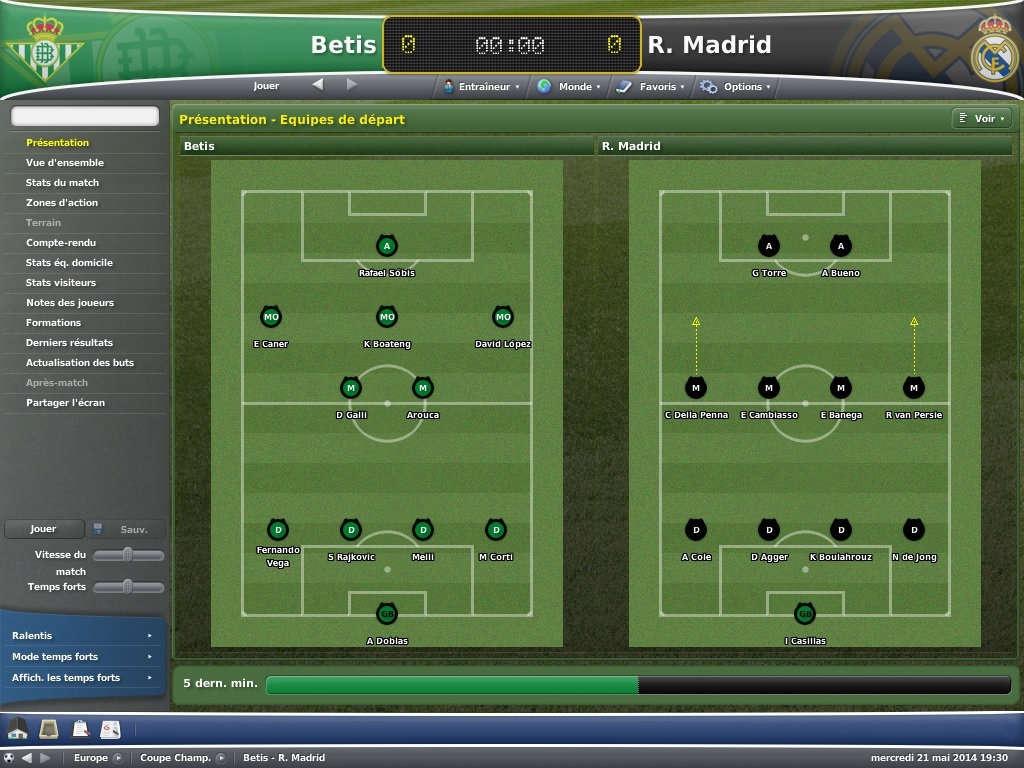Viewport: 1024px width, 768px height.
Task: Click the Jouer button to start match
Action: (x=43, y=529)
